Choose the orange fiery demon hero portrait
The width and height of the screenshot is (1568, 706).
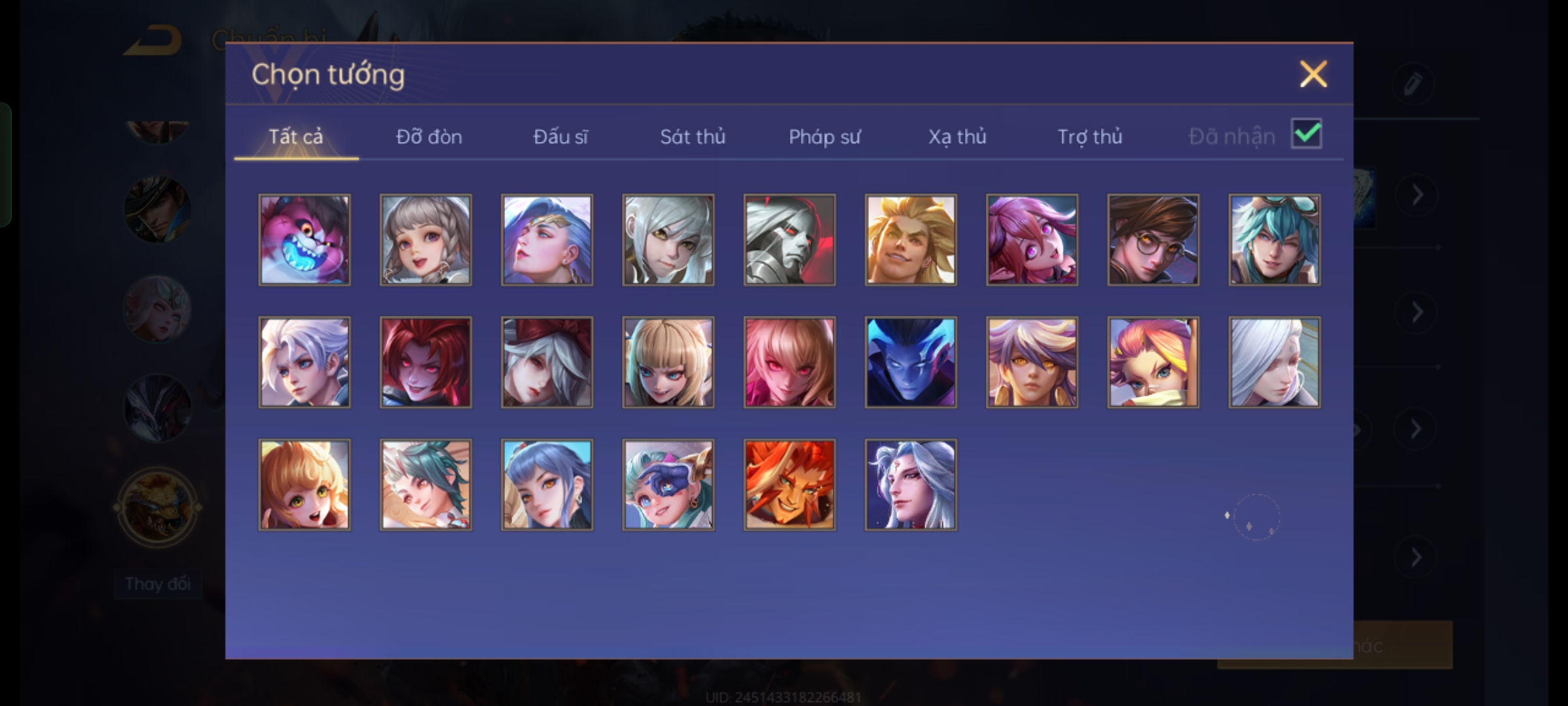[x=789, y=484]
